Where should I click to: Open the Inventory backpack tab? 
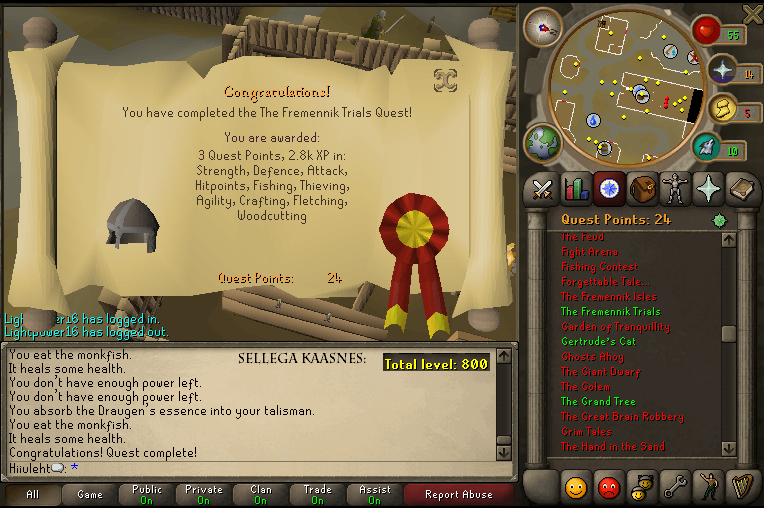point(641,187)
